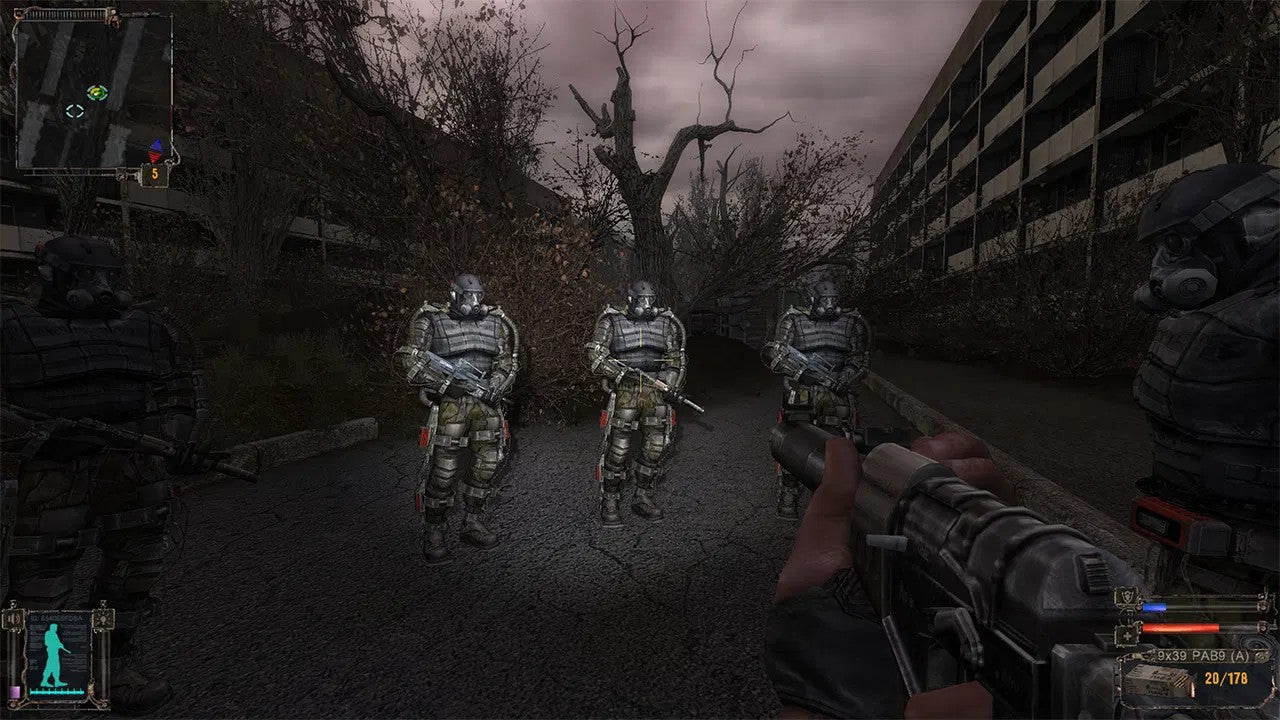1280x720 pixels.
Task: Click the lightbulb icon on the PDA panel
Action: [x=104, y=619]
